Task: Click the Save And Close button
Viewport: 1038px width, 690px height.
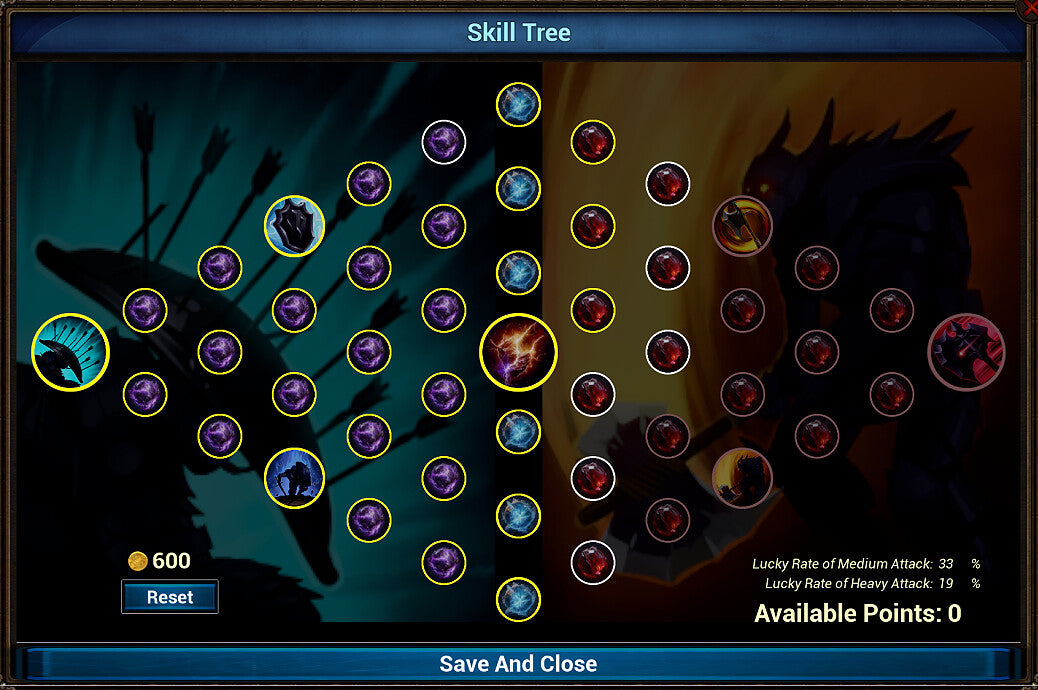Action: tap(518, 664)
